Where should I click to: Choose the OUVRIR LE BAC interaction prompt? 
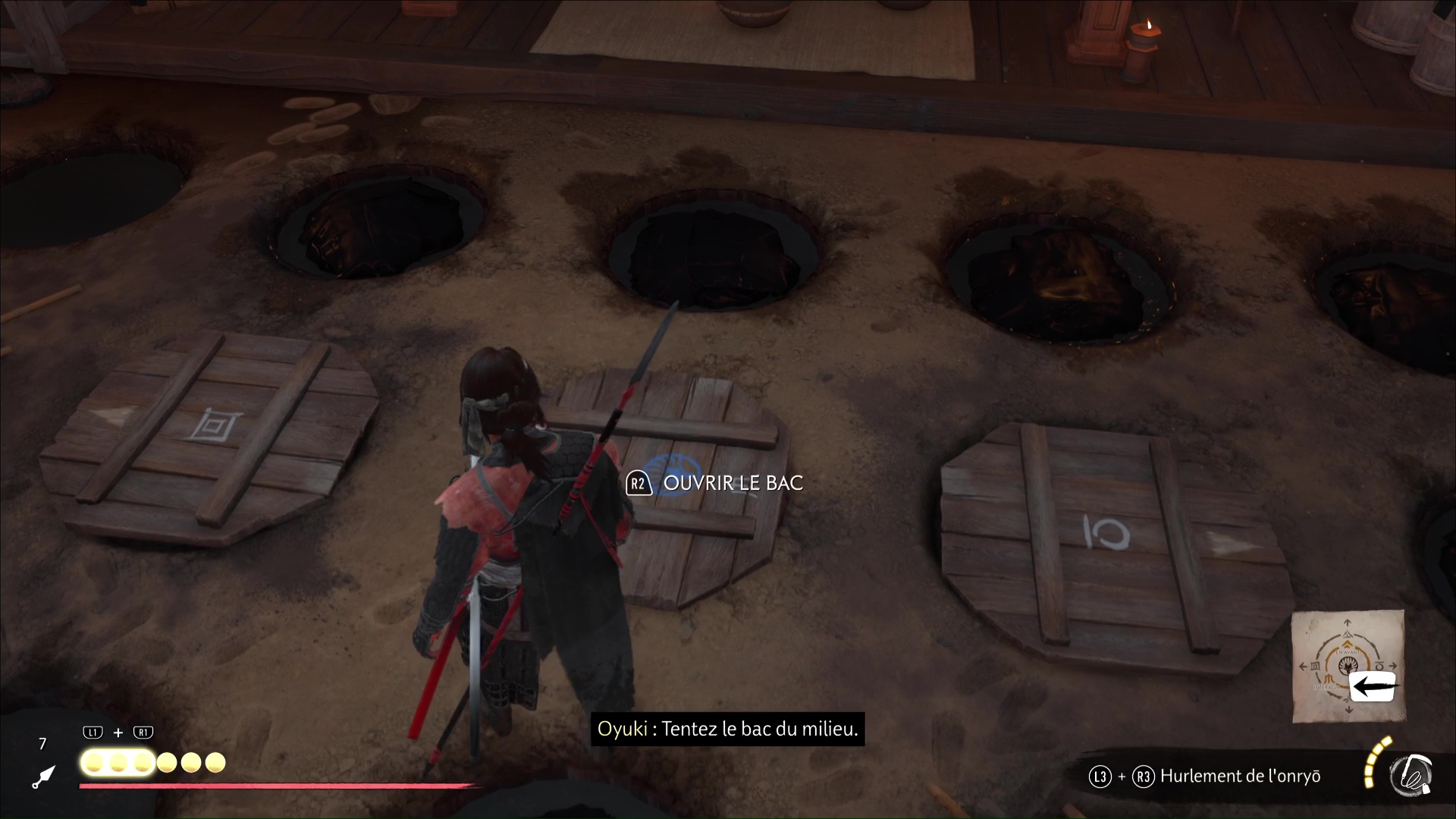pyautogui.click(x=714, y=484)
